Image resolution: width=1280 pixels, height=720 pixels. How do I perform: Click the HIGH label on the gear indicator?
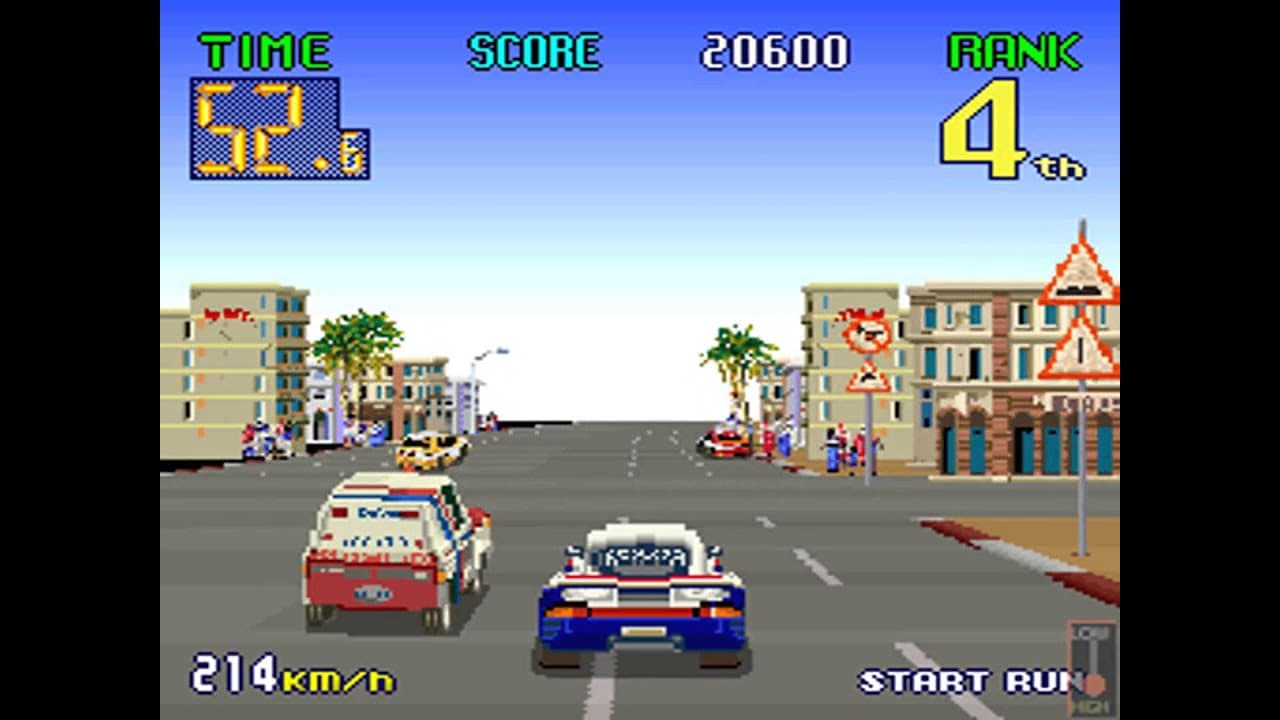click(x=1092, y=705)
